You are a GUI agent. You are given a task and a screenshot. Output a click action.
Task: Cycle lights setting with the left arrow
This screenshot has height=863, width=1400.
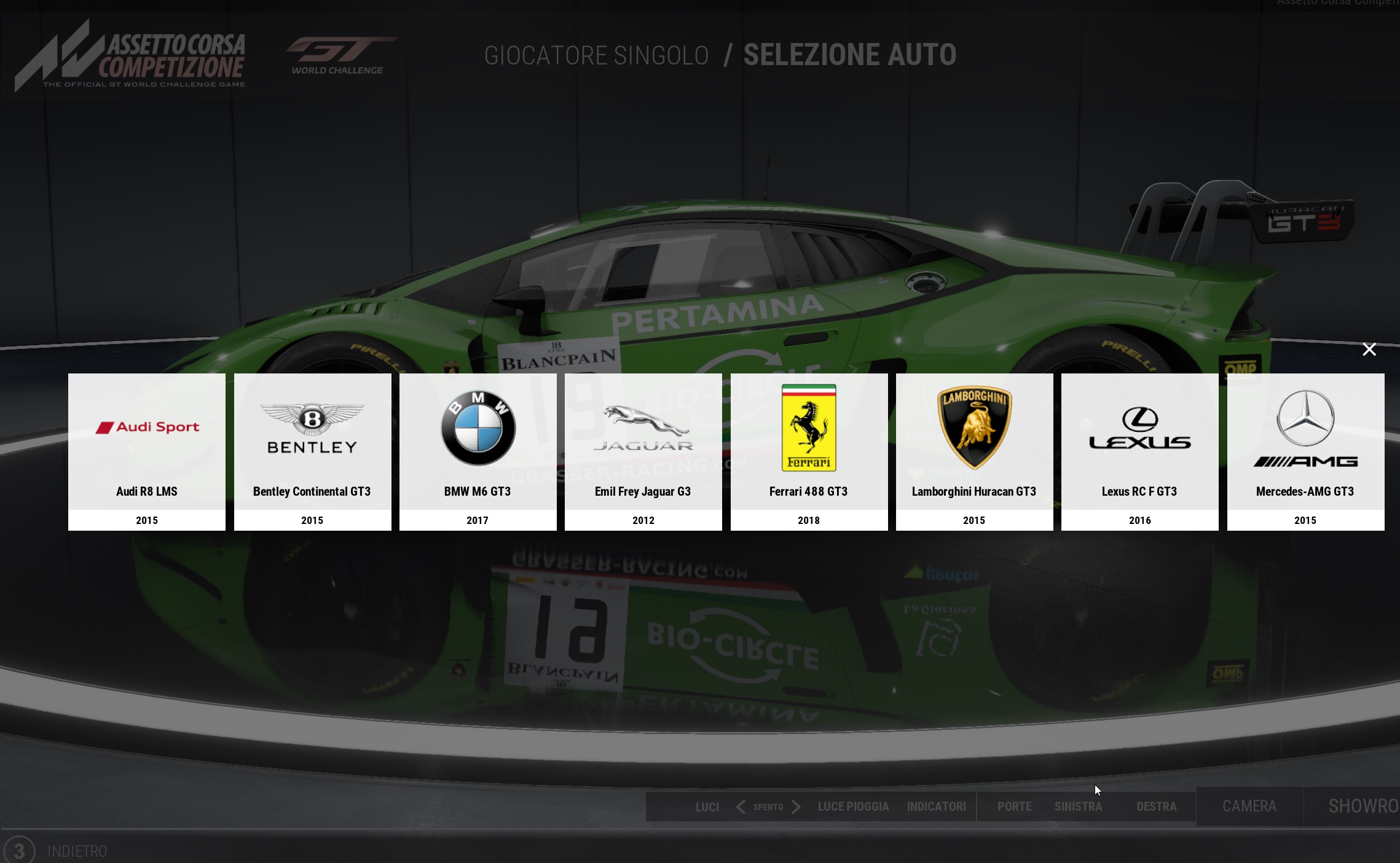click(741, 806)
